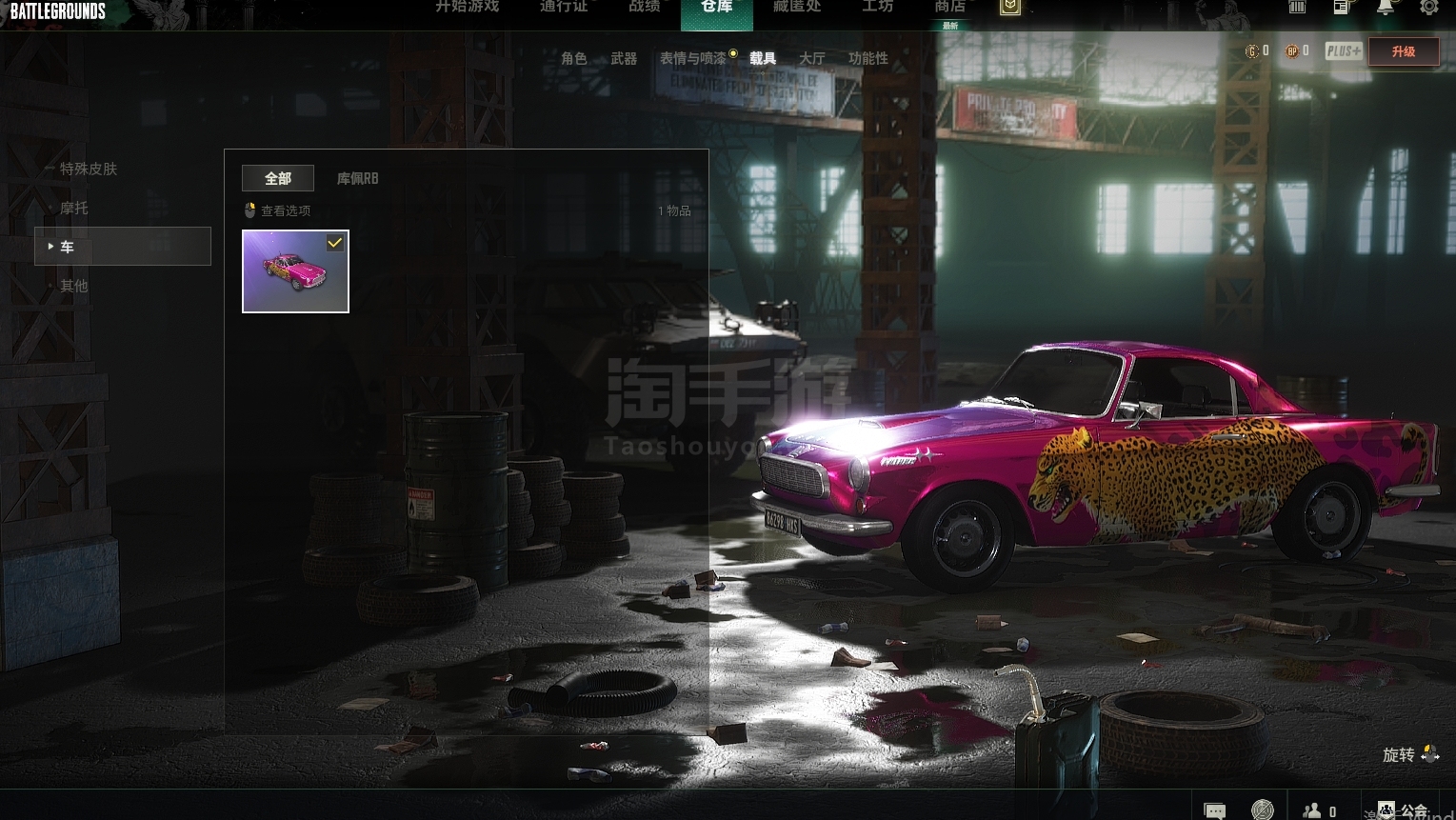Show the 大厅 lobby tab
The width and height of the screenshot is (1456, 820).
[811, 58]
